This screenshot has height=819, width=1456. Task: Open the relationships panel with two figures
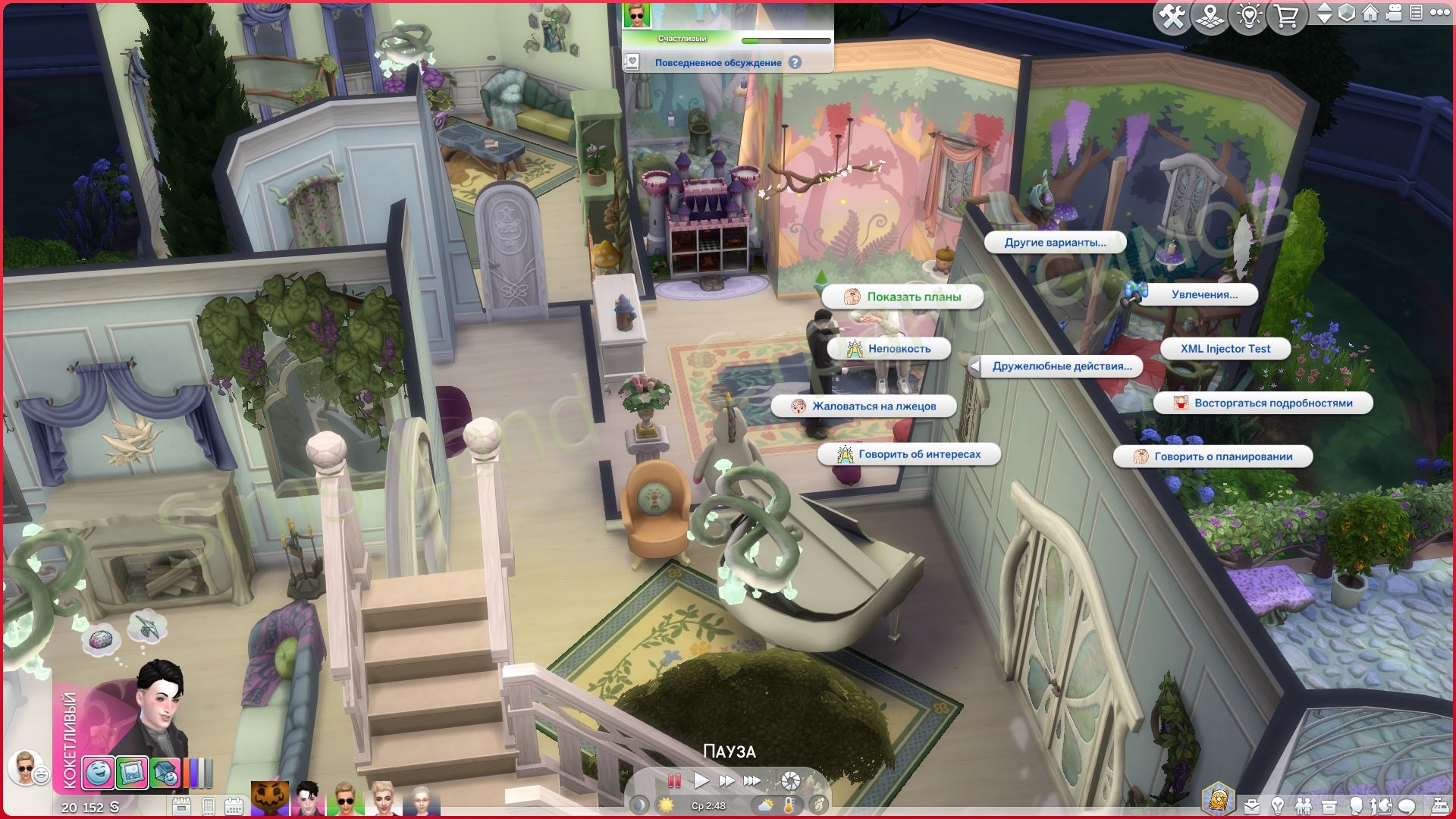point(1303,805)
